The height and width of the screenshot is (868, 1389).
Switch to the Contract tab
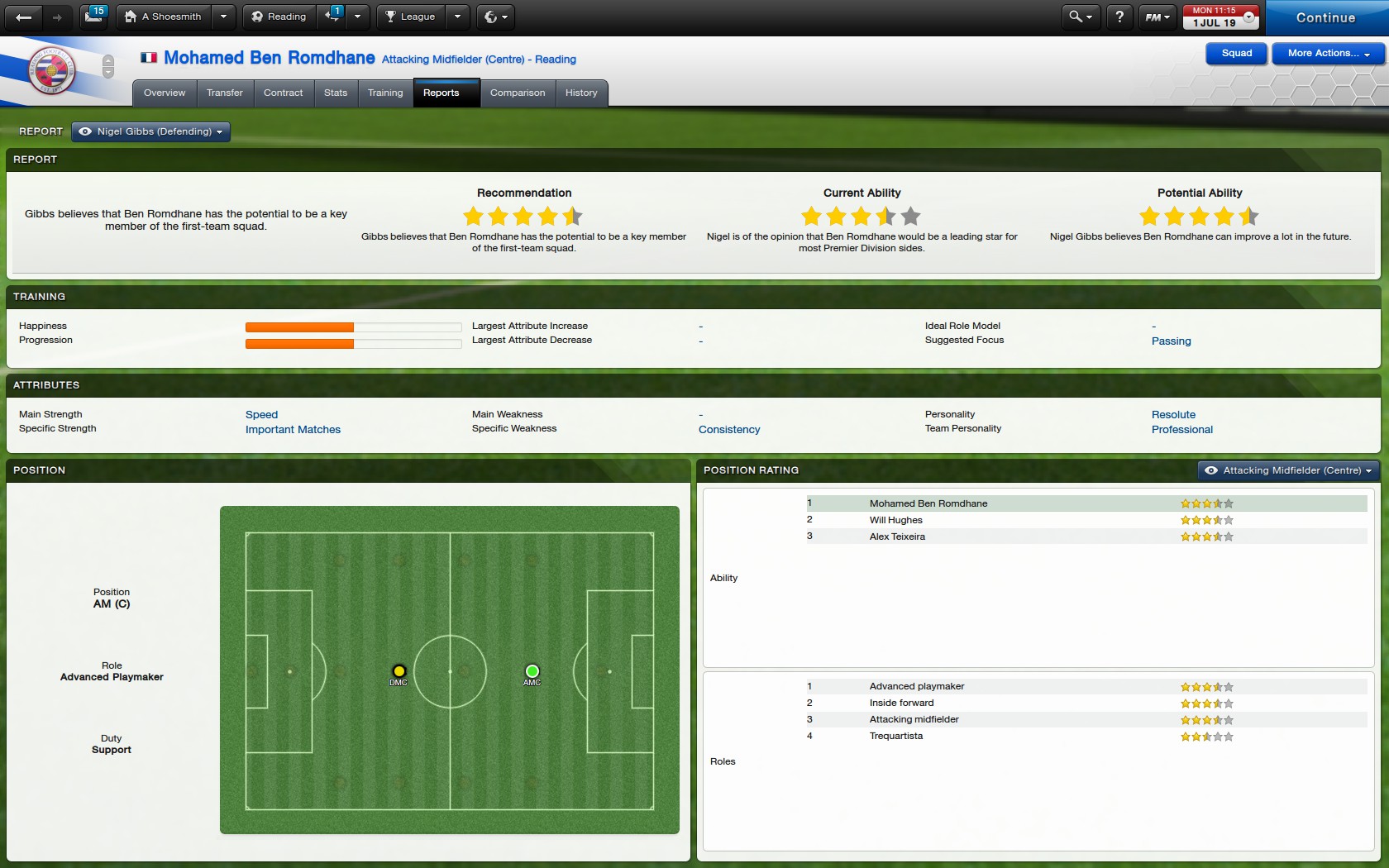(x=283, y=93)
